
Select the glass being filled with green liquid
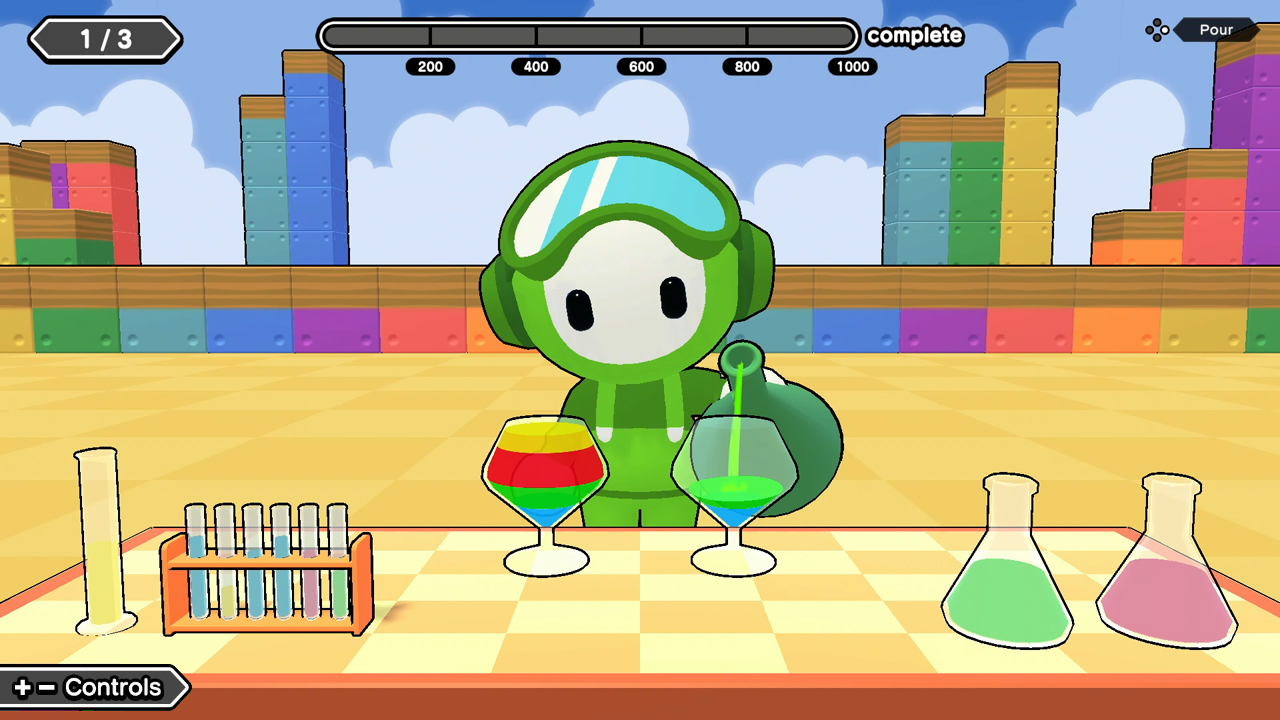(x=733, y=475)
